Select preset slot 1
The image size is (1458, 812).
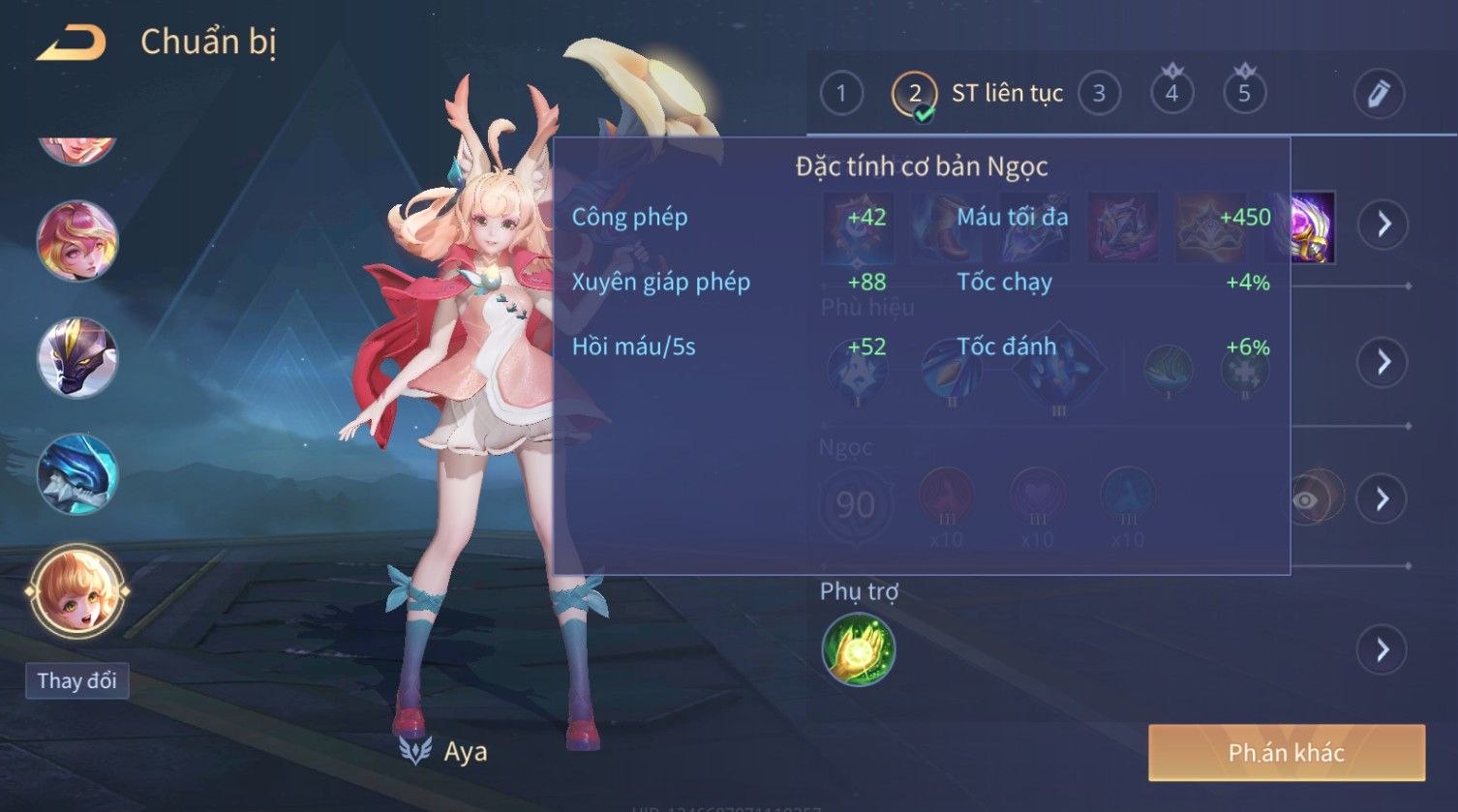pyautogui.click(x=840, y=94)
